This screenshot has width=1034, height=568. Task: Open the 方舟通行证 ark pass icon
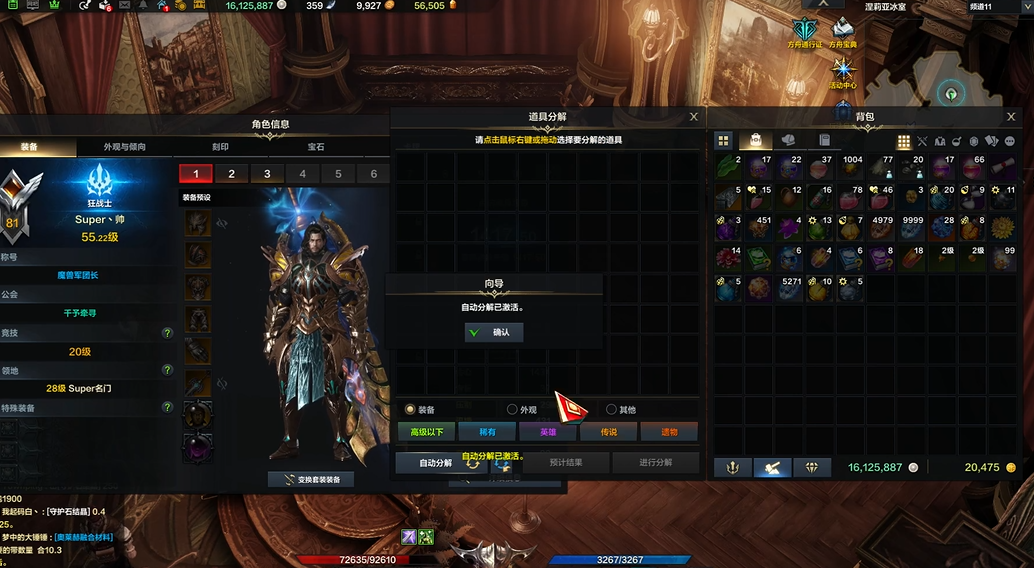tap(806, 32)
